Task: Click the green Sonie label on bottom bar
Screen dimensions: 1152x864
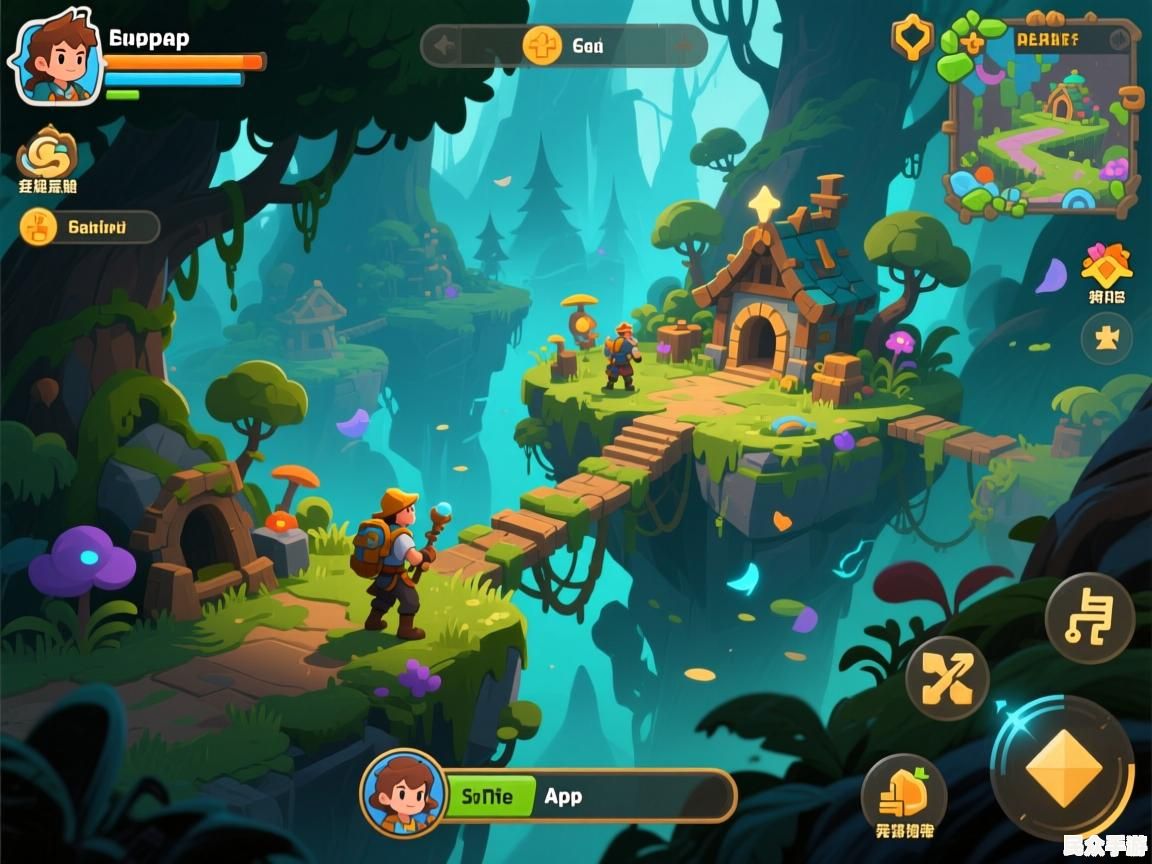Action: click(x=487, y=796)
